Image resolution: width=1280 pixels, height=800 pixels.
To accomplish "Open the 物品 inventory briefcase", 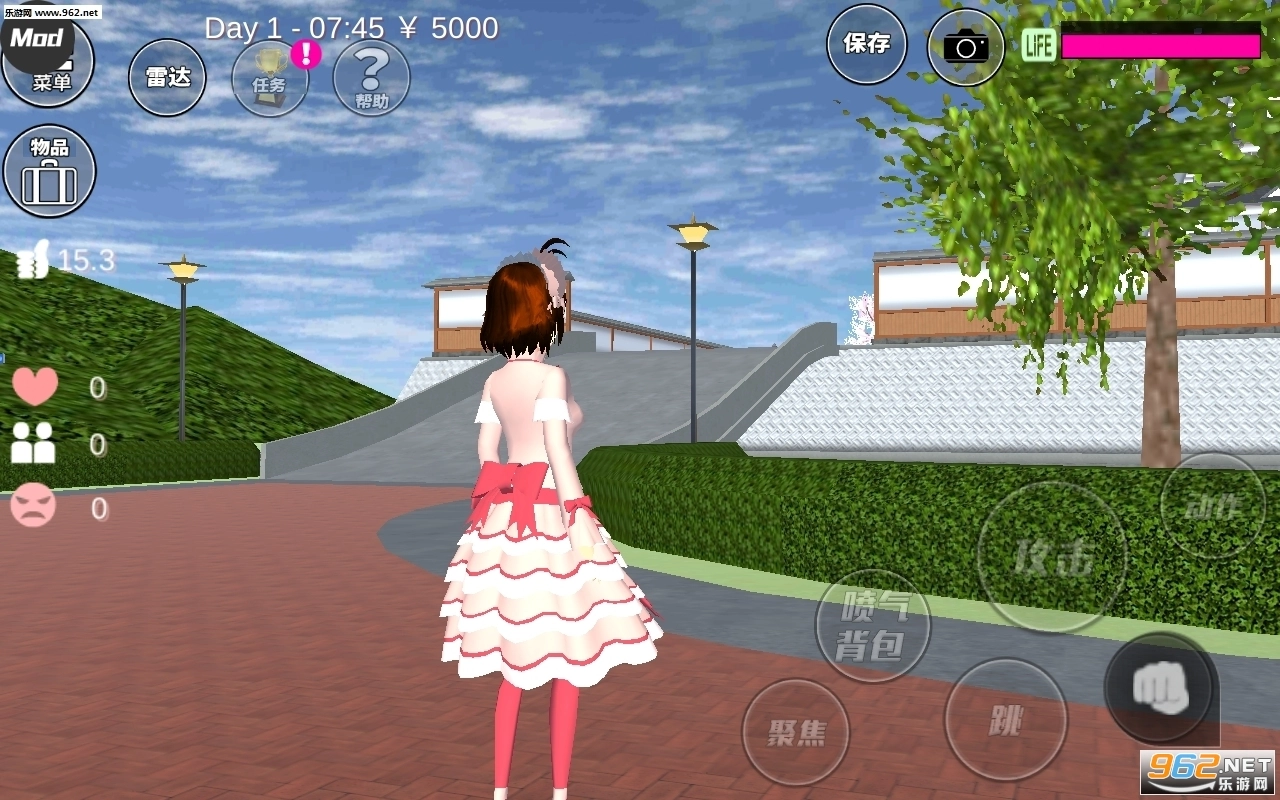I will click(x=48, y=170).
